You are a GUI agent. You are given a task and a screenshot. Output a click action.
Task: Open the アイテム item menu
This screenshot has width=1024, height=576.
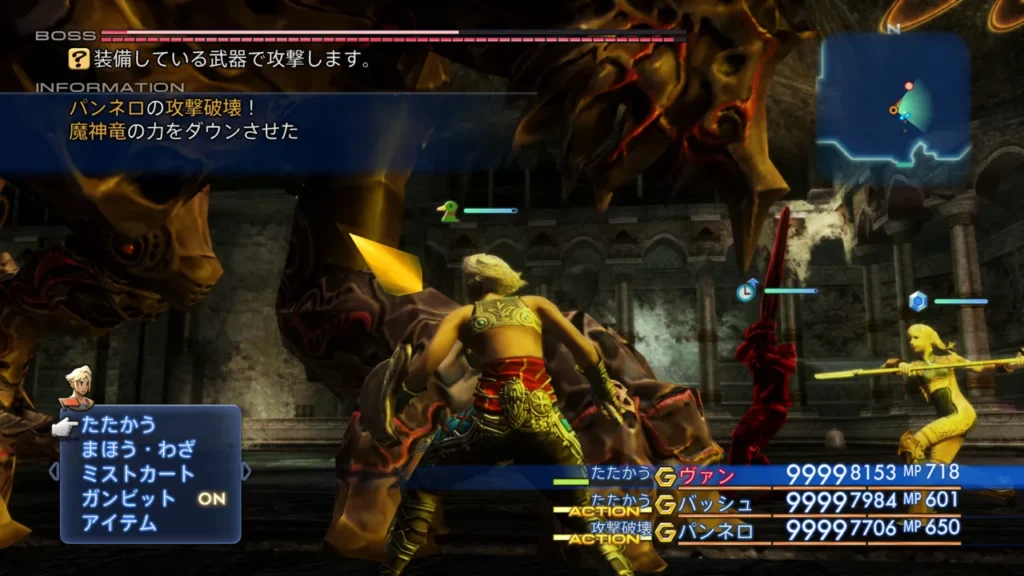click(x=119, y=522)
